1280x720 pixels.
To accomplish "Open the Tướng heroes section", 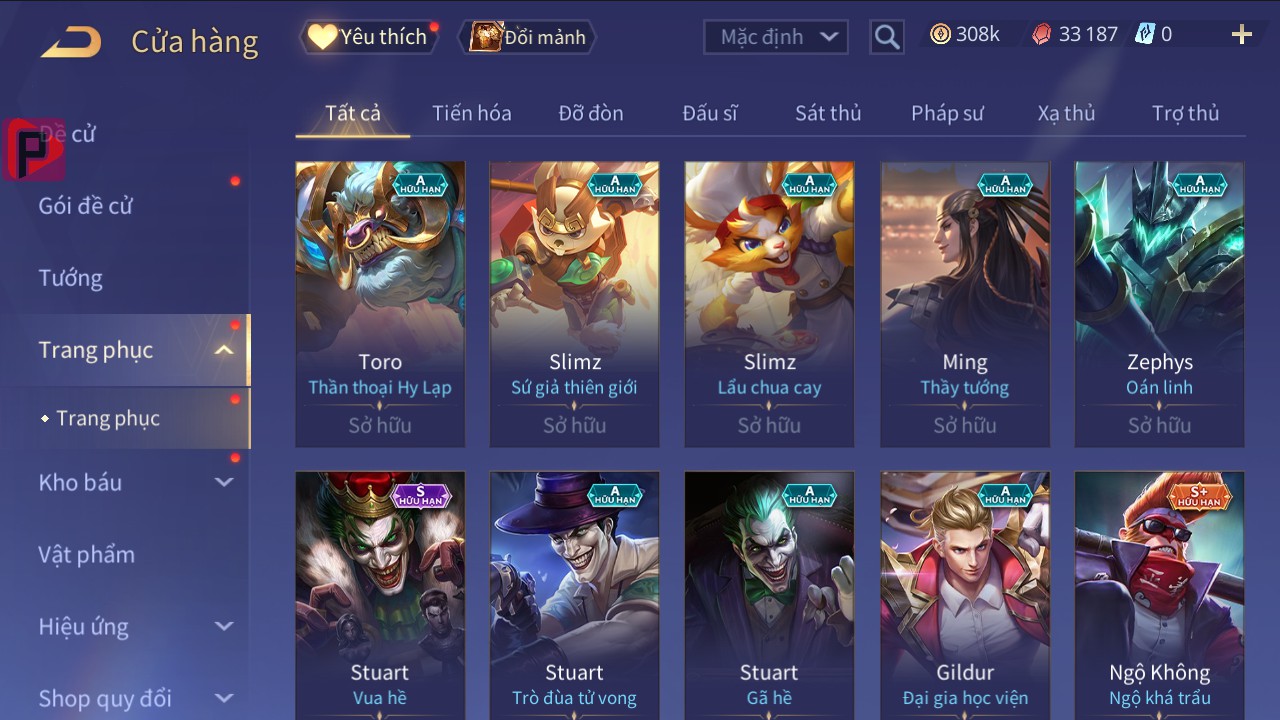I will [71, 278].
